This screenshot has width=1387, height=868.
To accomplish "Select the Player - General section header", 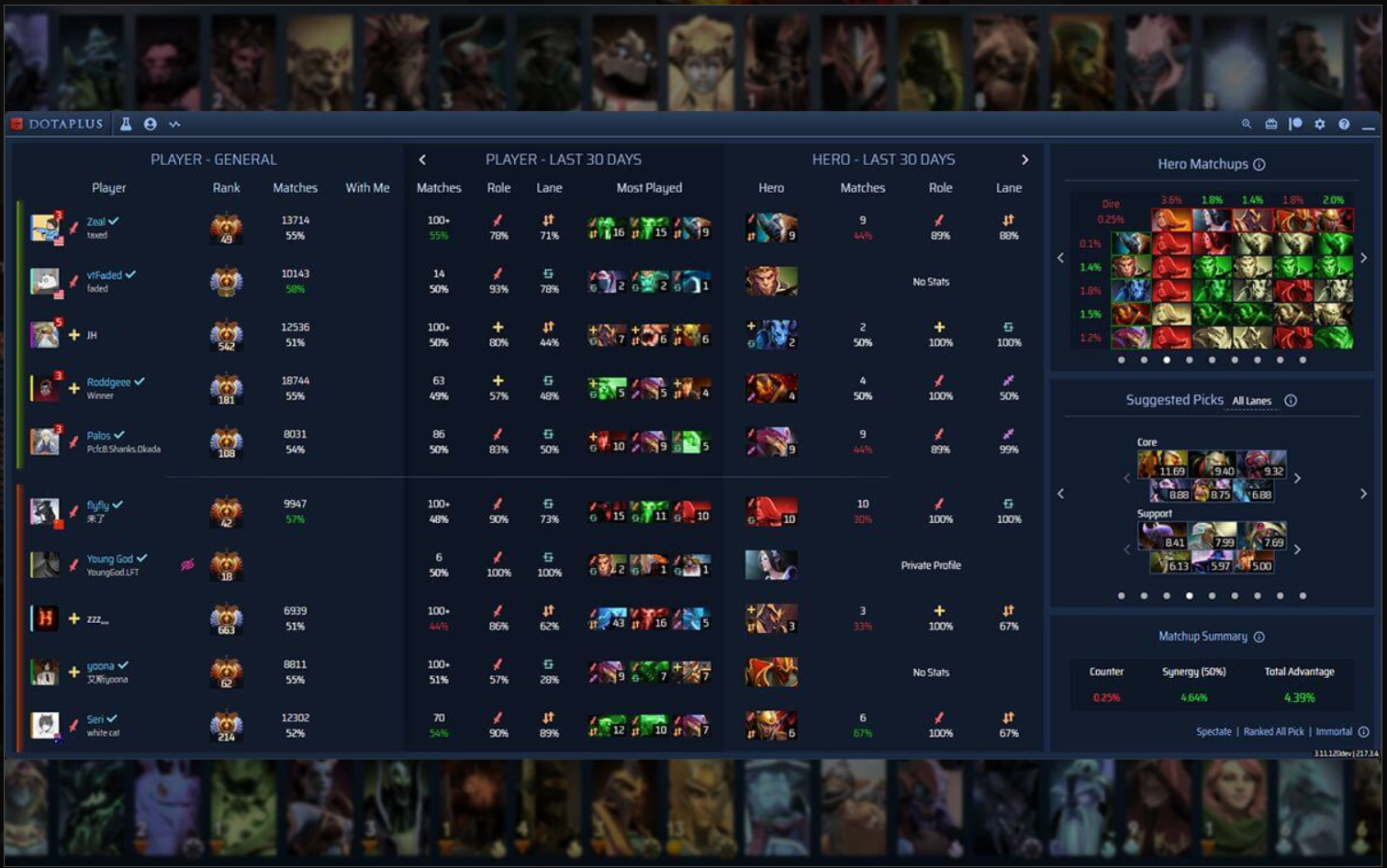I will (214, 158).
